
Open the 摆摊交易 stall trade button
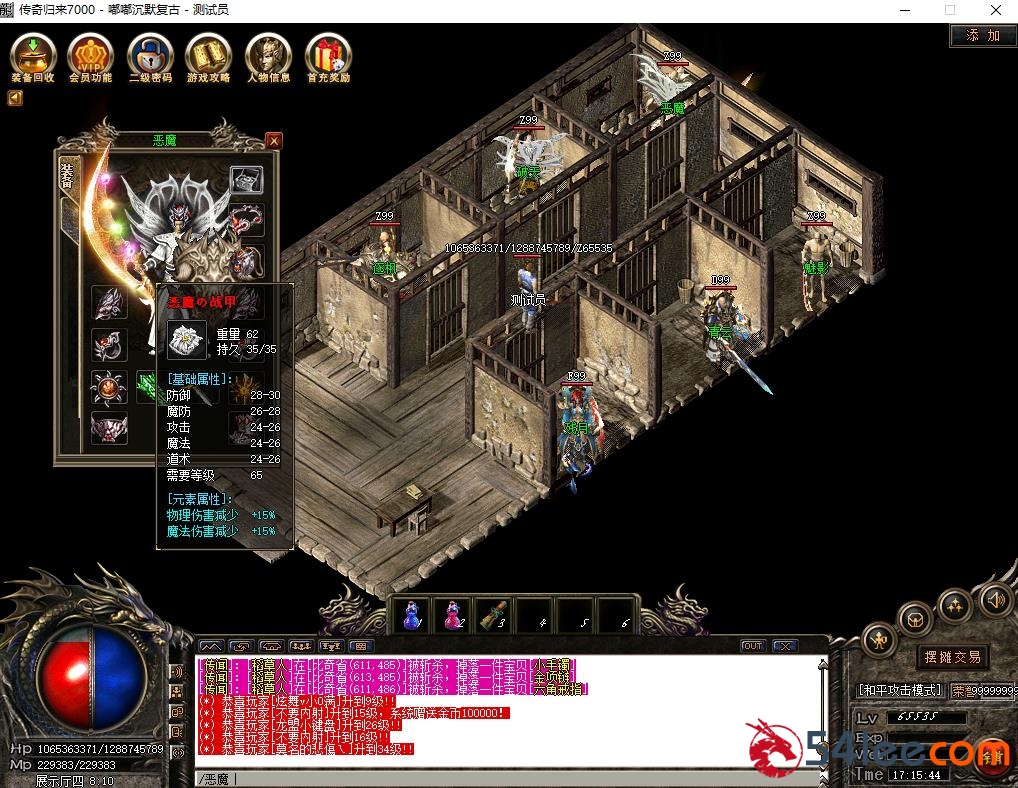[x=952, y=657]
